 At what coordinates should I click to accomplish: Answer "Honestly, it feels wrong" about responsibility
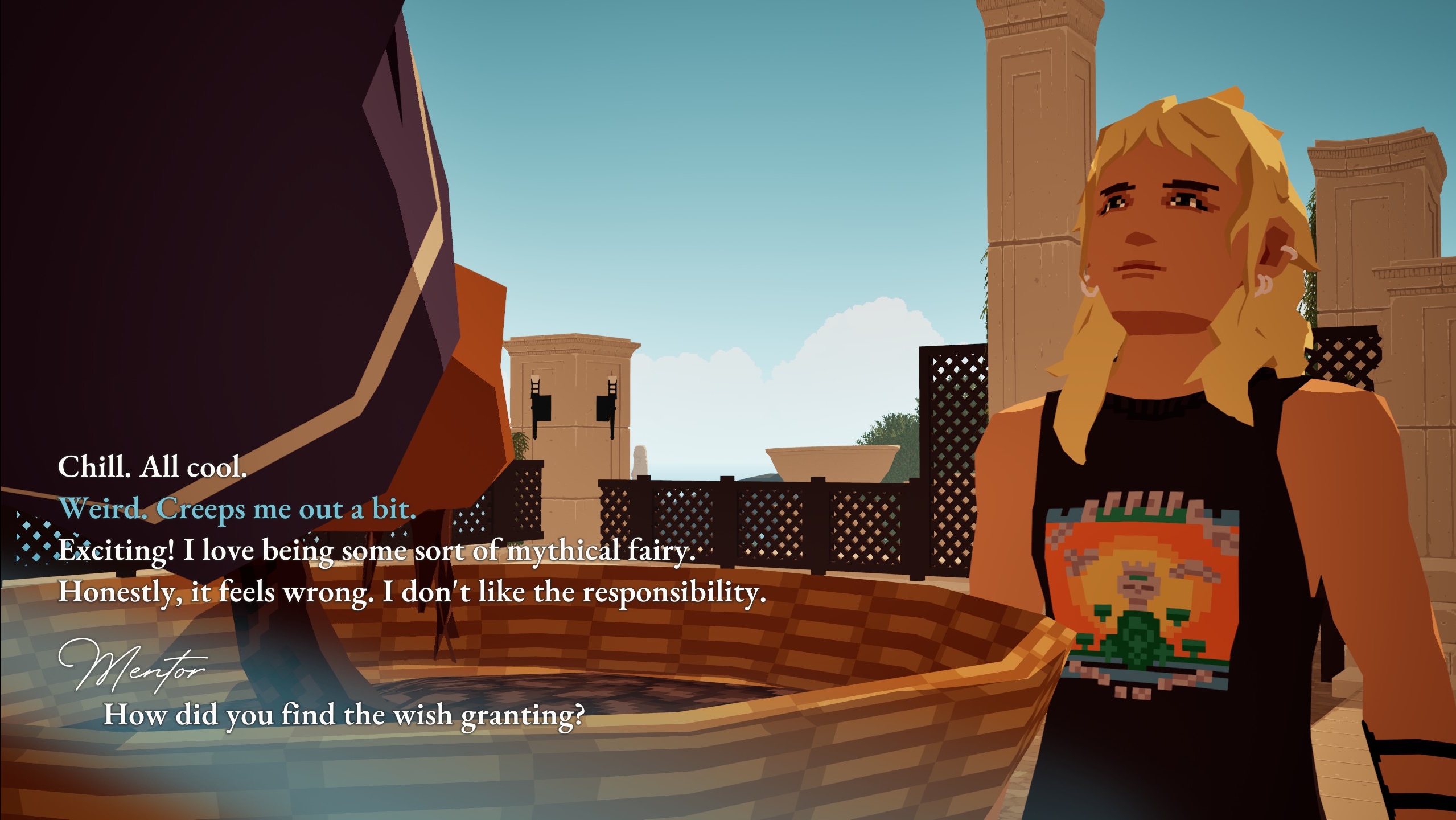(412, 593)
